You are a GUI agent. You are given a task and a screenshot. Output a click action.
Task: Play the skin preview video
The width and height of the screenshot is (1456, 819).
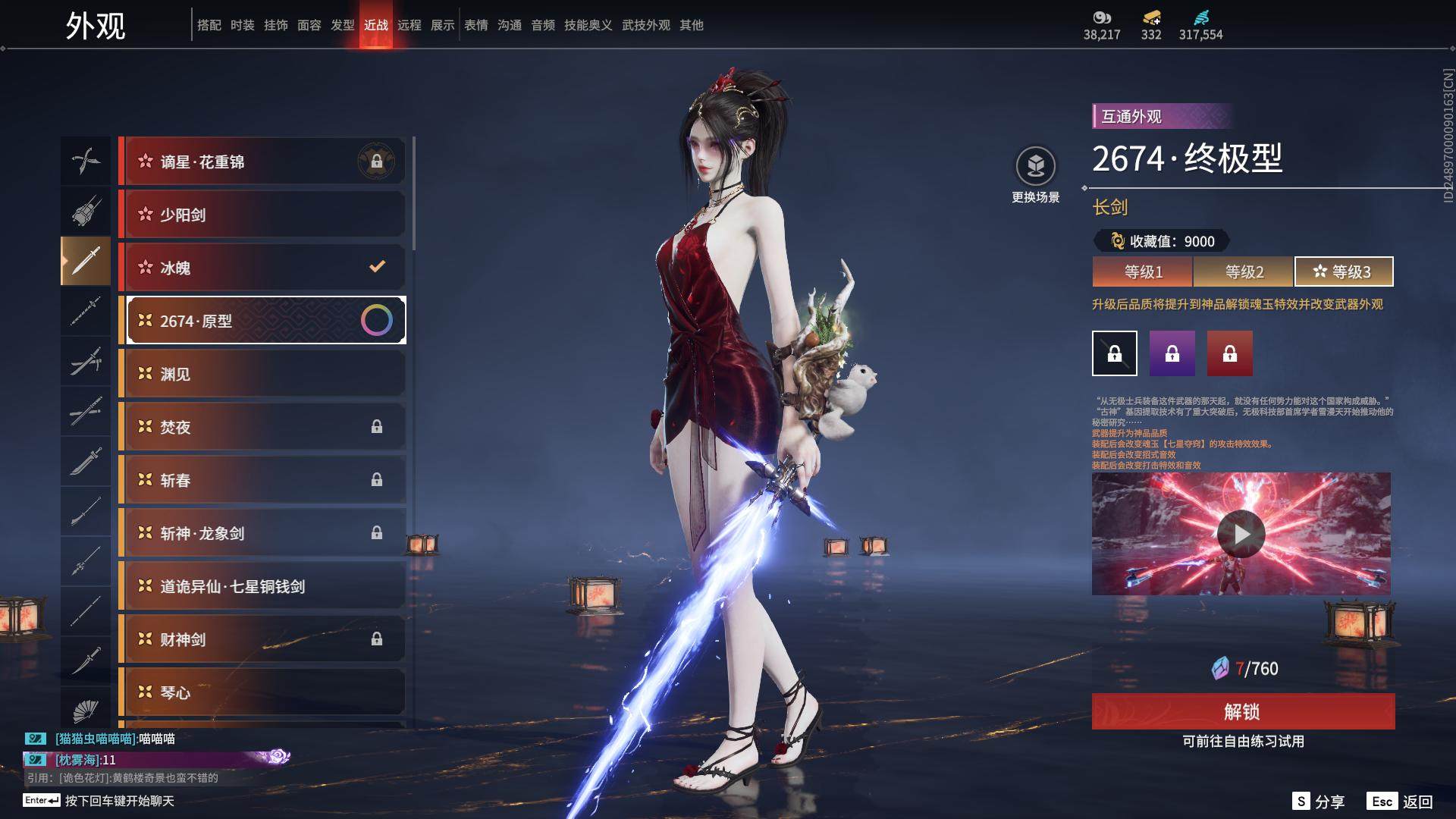(1241, 534)
